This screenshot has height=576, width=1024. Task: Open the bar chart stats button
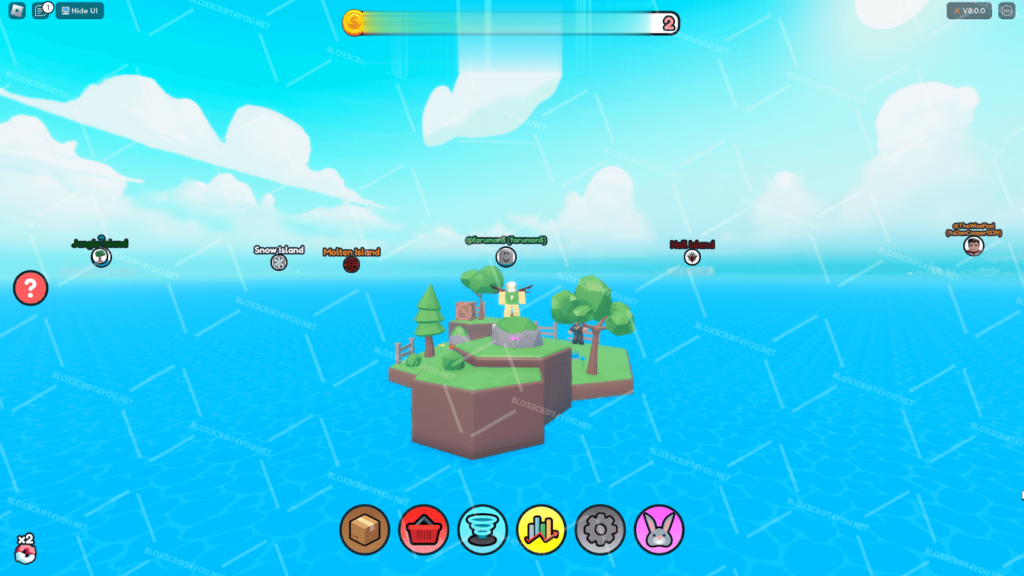coord(542,529)
